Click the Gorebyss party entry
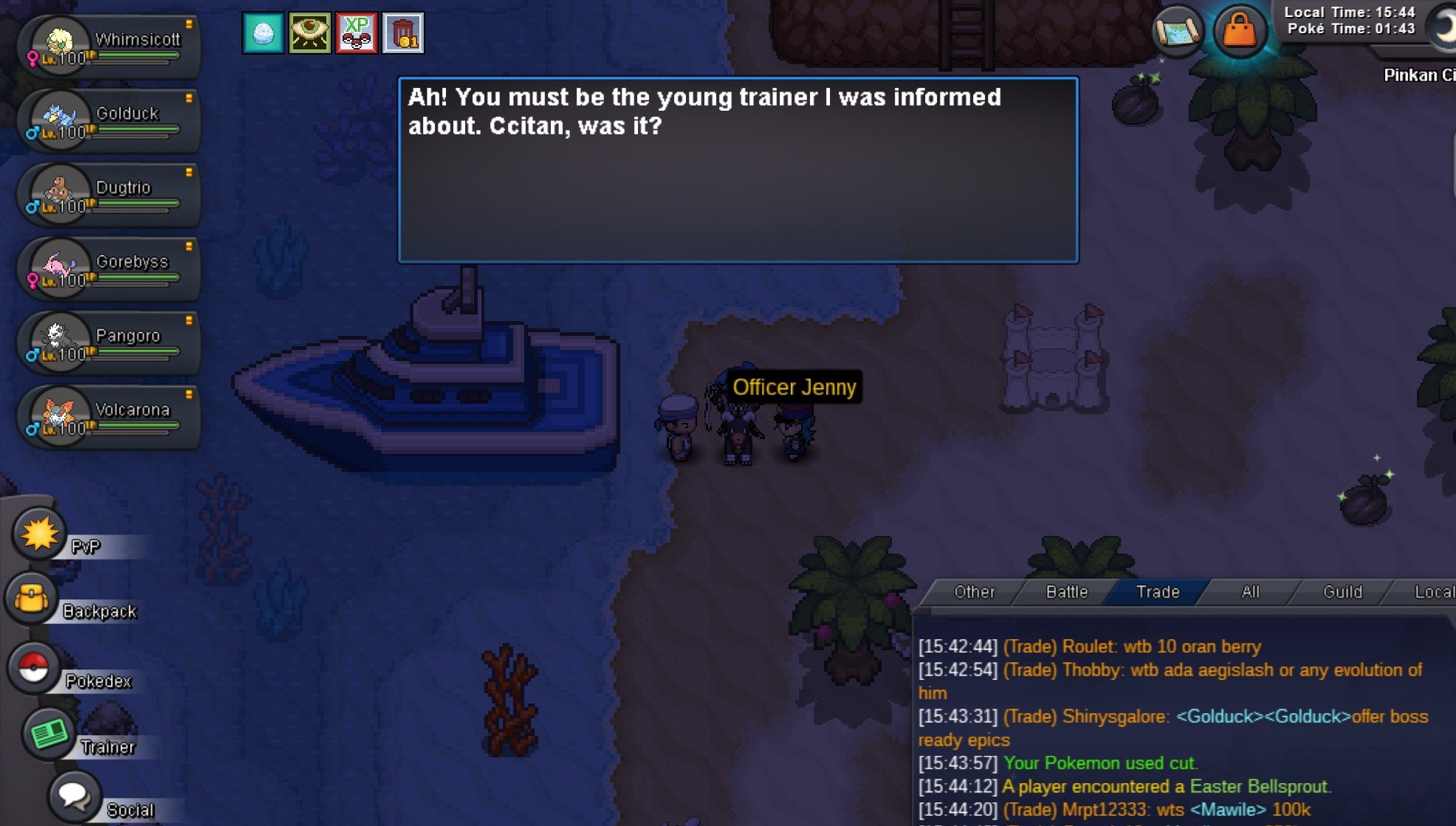Viewport: 1456px width, 826px height. (111, 269)
